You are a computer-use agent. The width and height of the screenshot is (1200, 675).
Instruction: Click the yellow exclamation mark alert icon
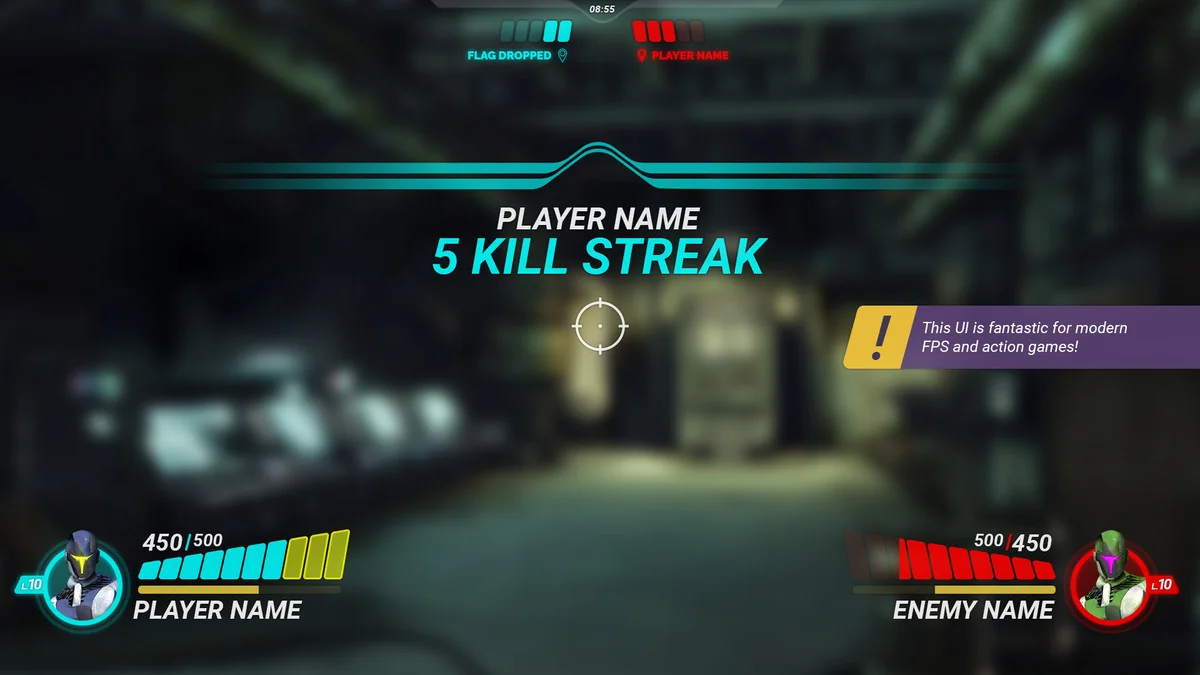coord(877,338)
